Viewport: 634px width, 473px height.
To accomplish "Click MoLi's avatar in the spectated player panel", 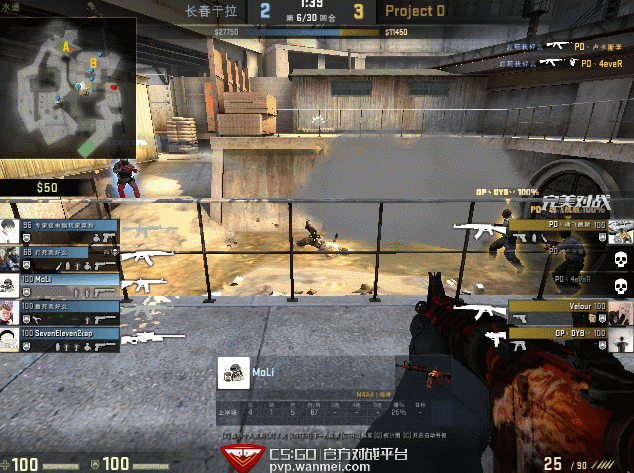I will [x=234, y=372].
